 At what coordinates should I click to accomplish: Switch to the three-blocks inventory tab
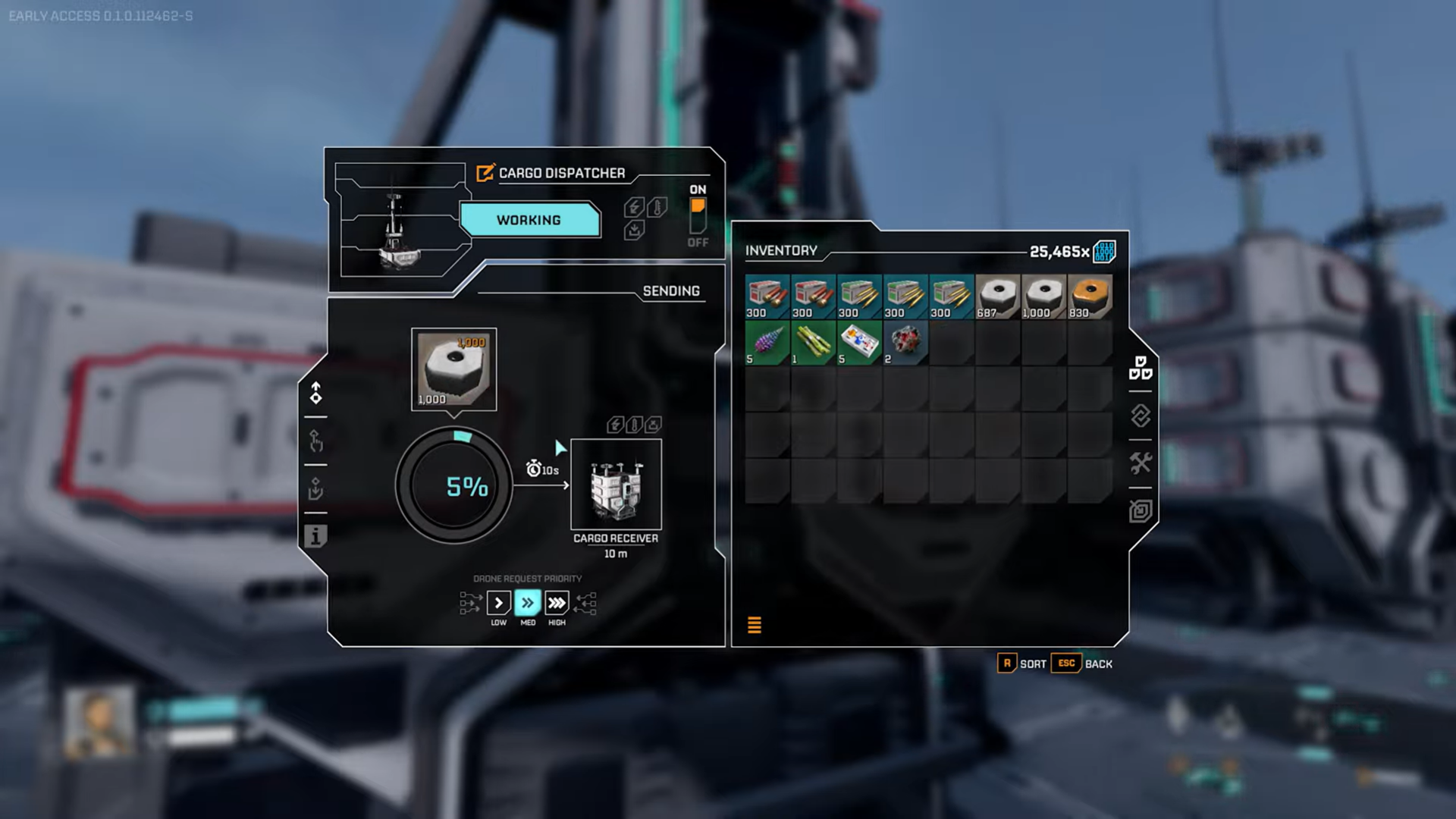pos(1140,368)
